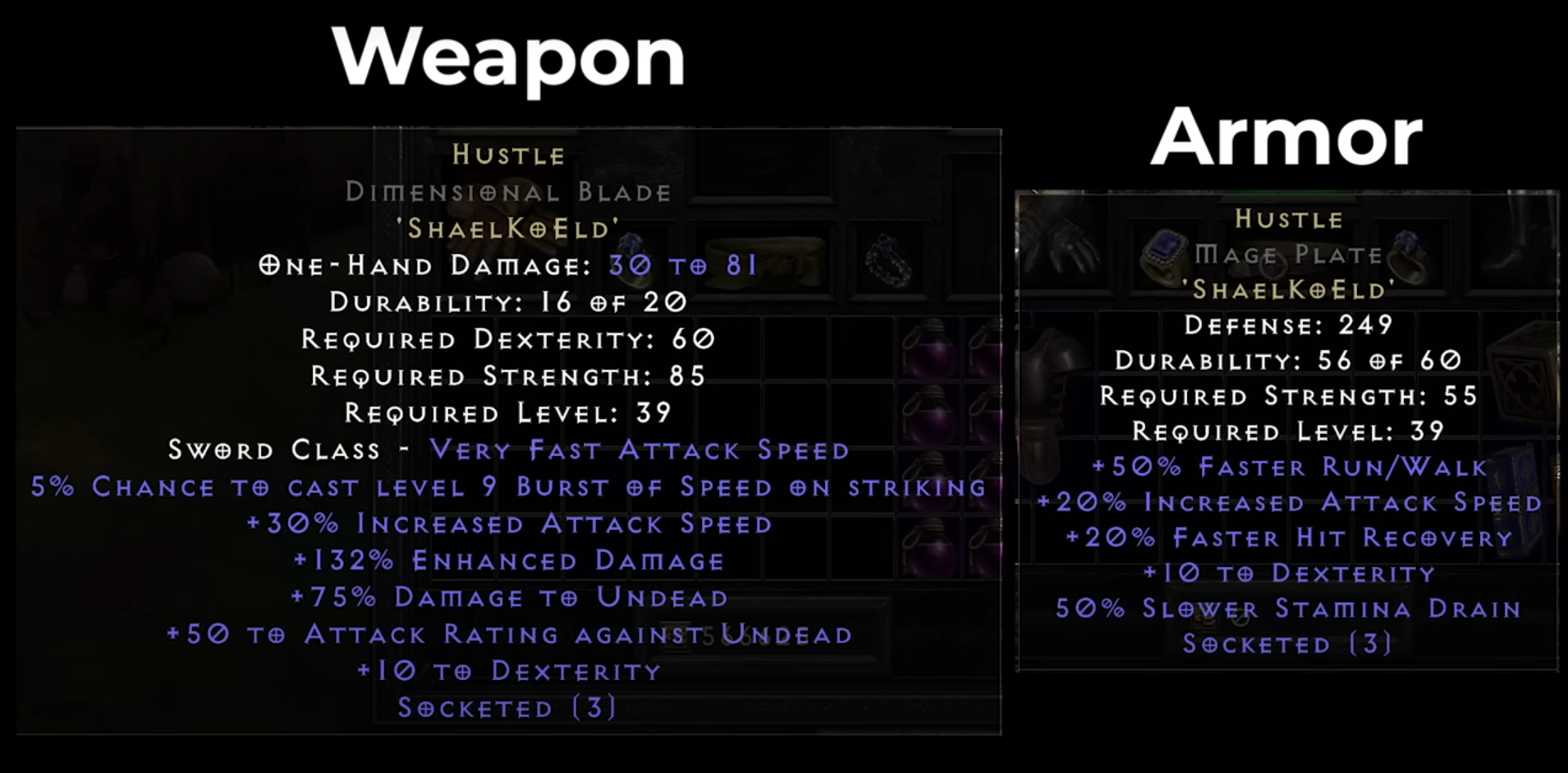Click the Very Fast Attack Speed text
The width and height of the screenshot is (1568, 773).
click(x=639, y=450)
